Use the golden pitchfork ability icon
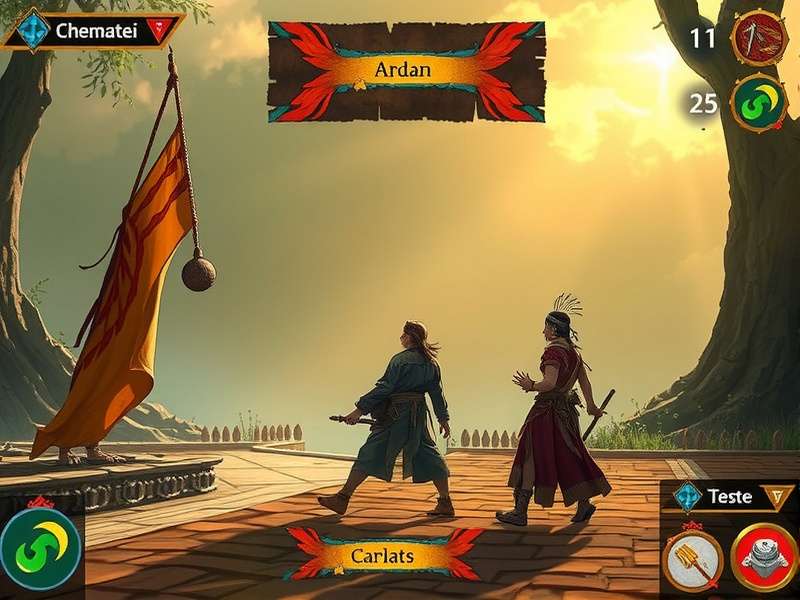The image size is (800, 600). [x=694, y=559]
